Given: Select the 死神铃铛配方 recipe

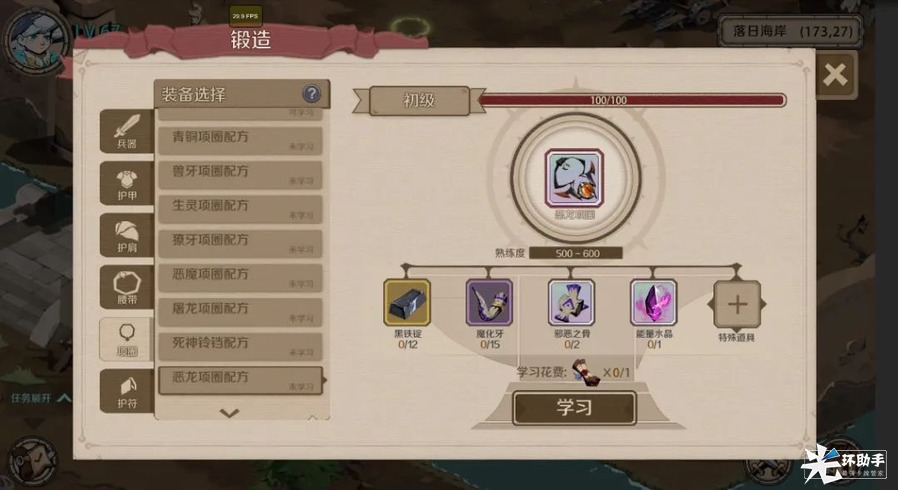Looking at the screenshot, I should pos(240,346).
